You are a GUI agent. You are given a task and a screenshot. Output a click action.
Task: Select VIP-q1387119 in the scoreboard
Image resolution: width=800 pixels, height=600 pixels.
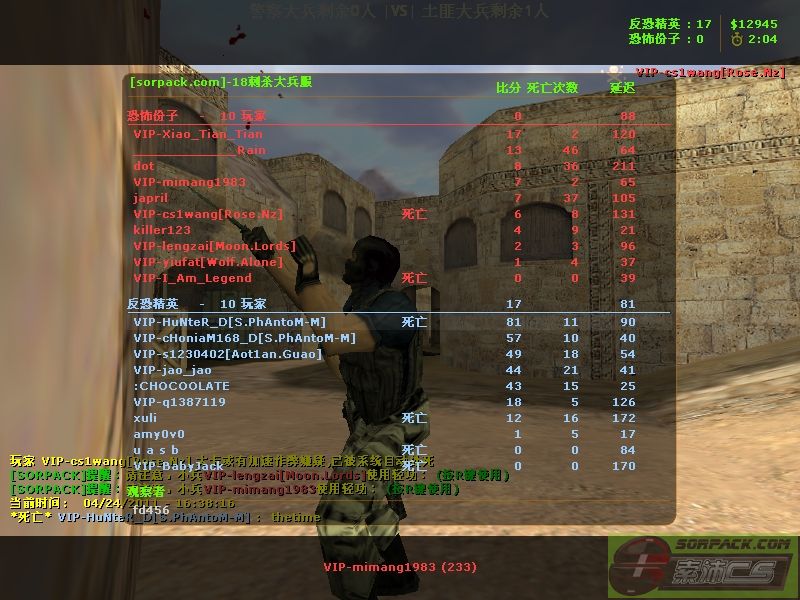coord(179,402)
